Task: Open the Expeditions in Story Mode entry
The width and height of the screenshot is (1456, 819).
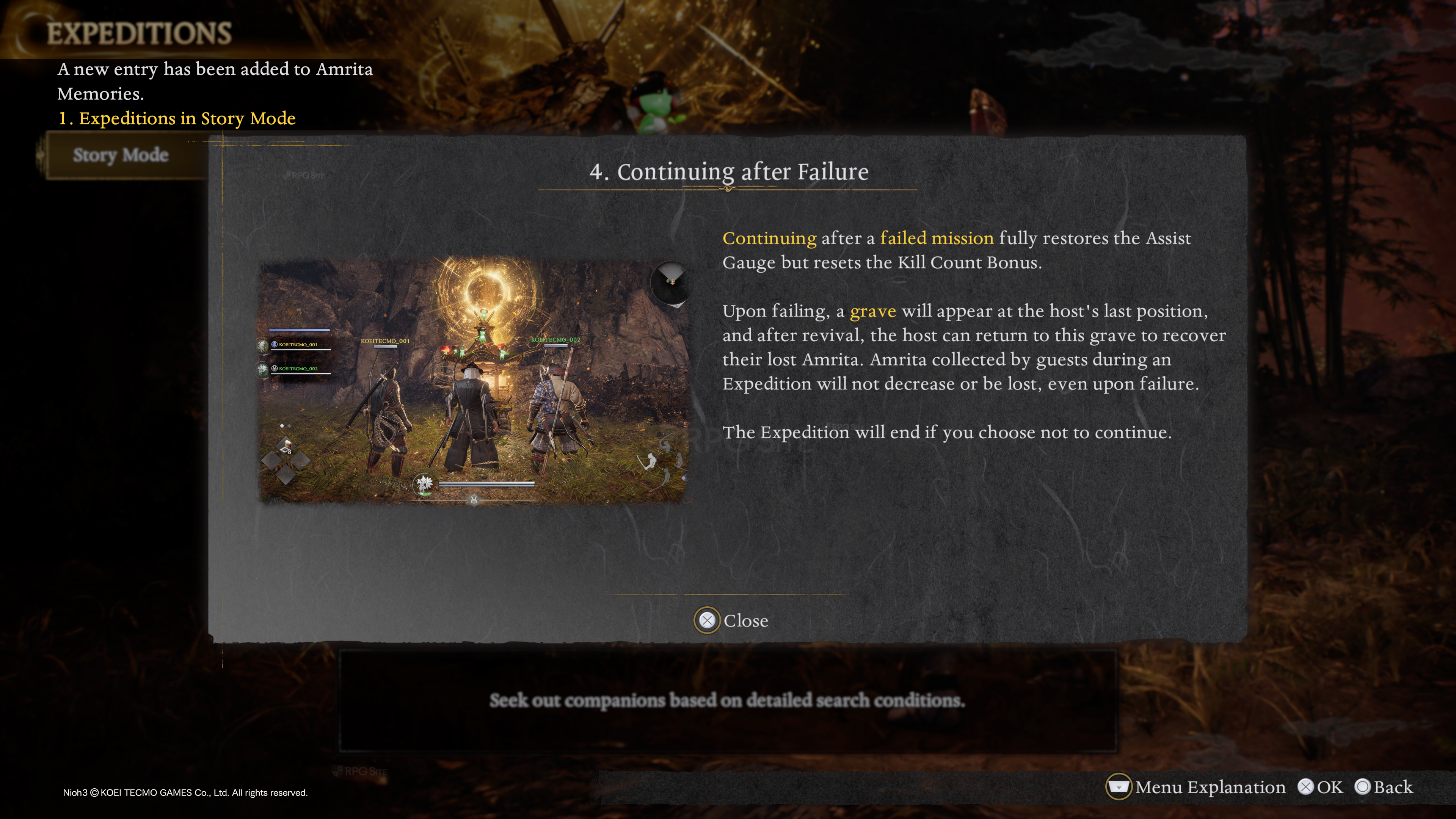Action: pyautogui.click(x=177, y=118)
